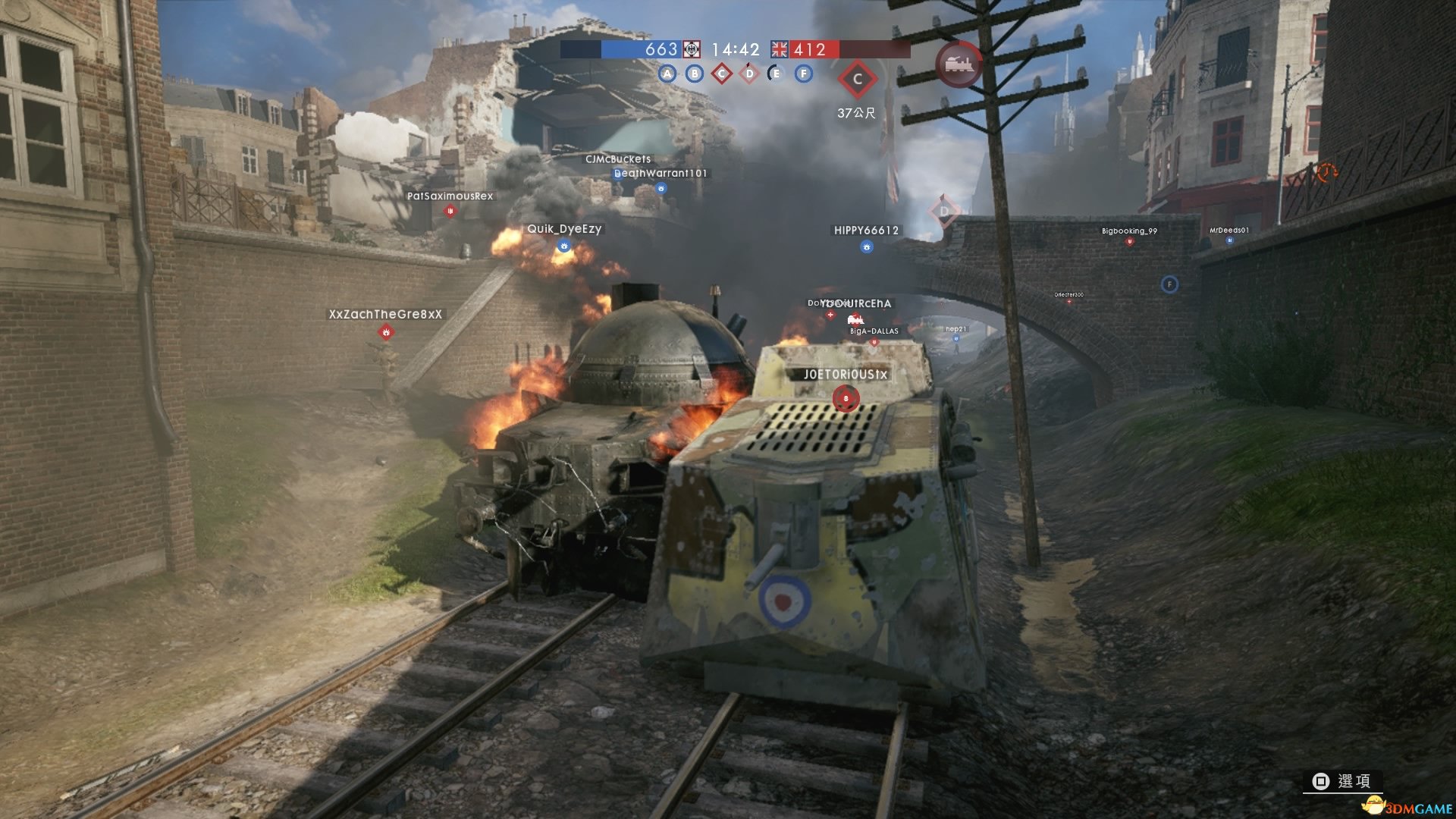Select objective E in the flag row

coord(775,74)
